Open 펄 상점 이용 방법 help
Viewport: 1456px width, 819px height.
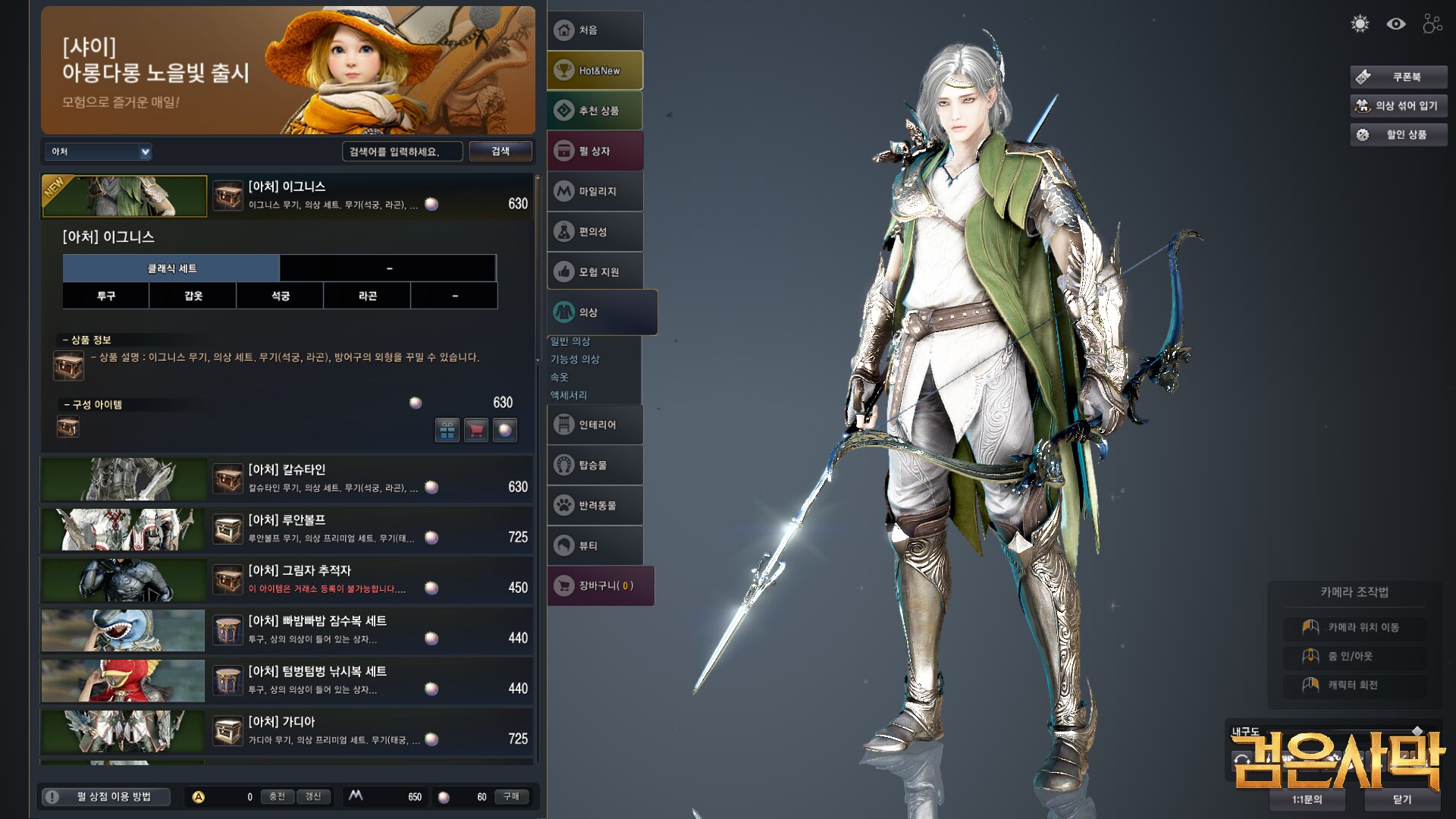click(x=105, y=796)
